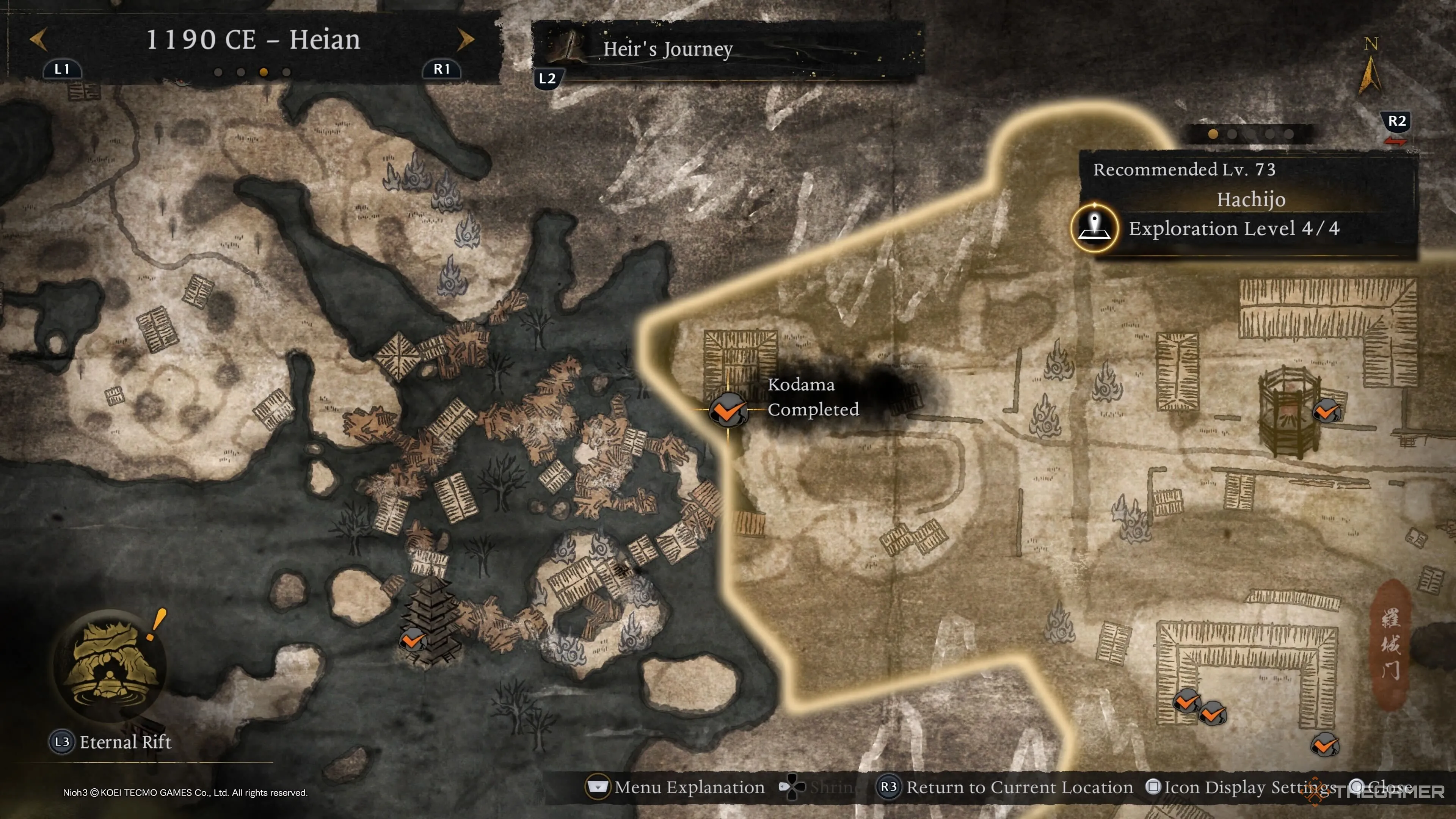Switch to the next era with right arrow
This screenshot has height=819, width=1456.
tap(466, 39)
